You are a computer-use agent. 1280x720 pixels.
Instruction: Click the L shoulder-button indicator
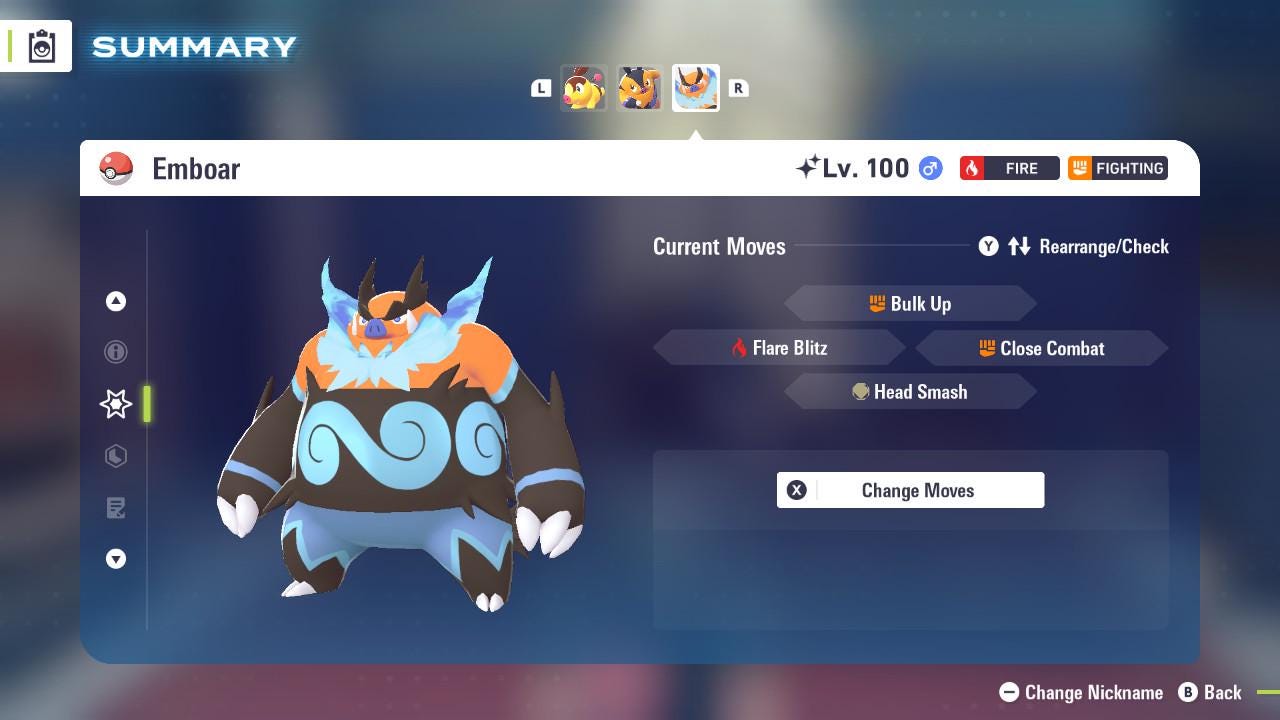click(541, 88)
